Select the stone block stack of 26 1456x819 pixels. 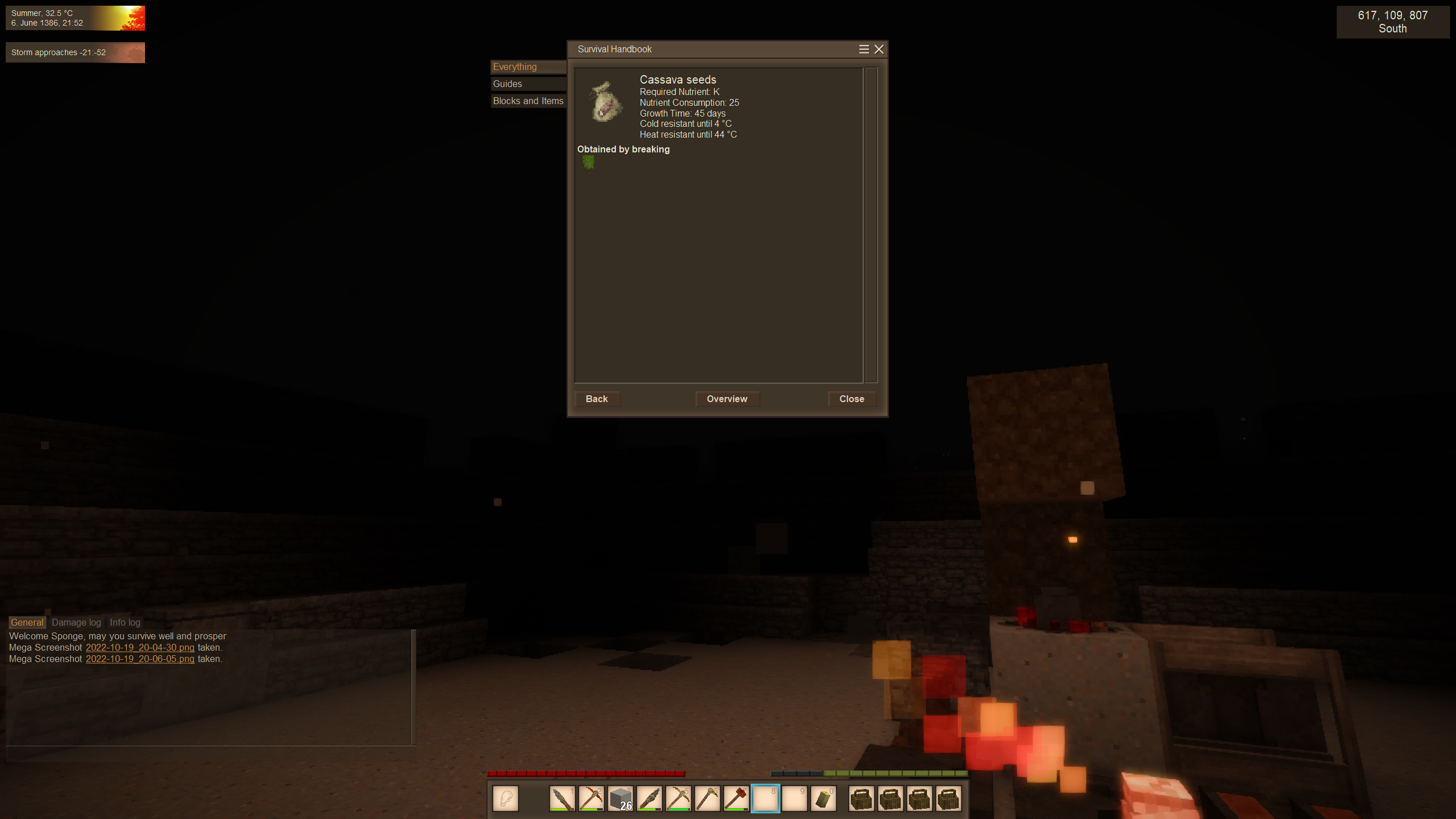620,799
